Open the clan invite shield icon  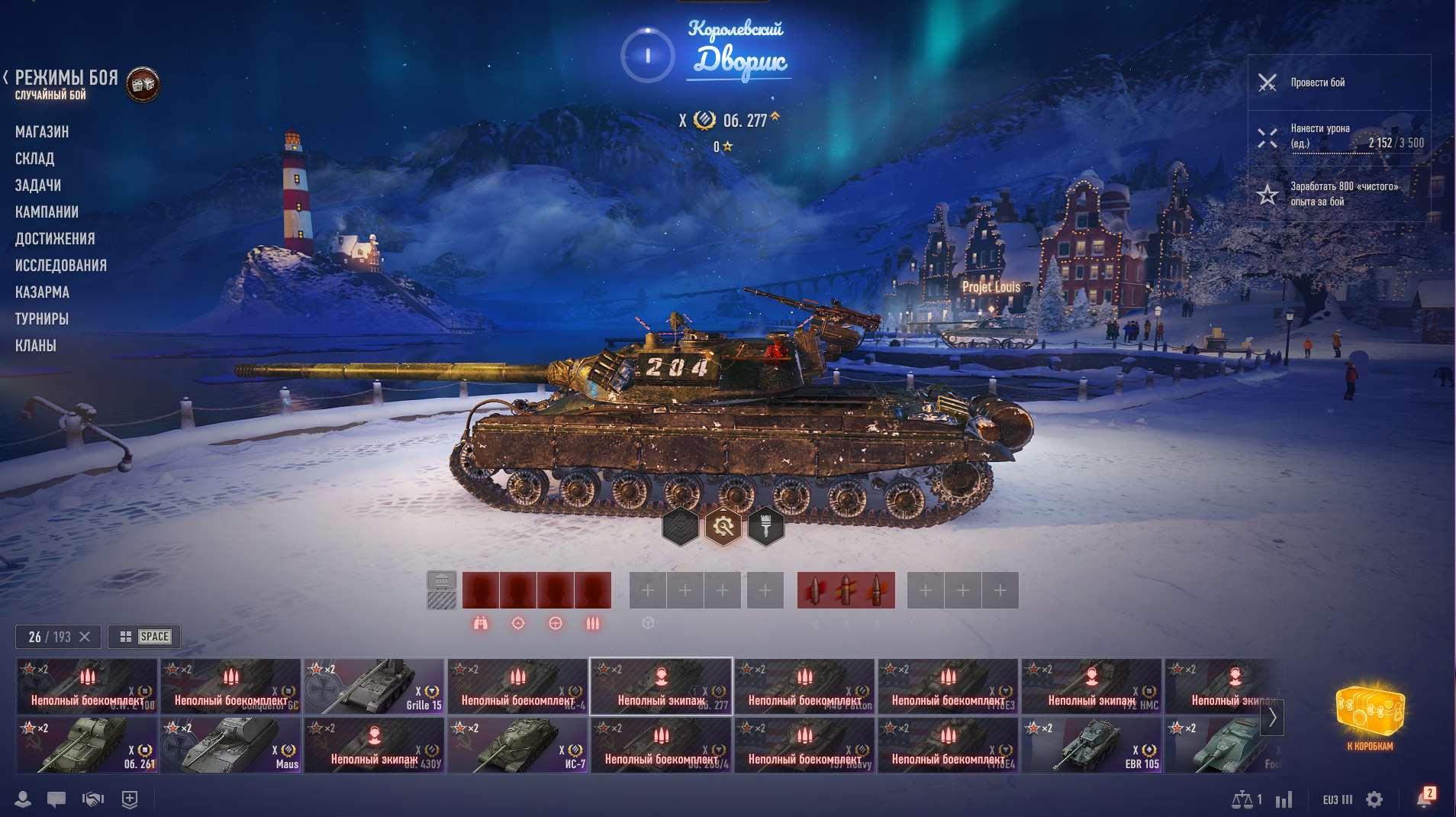(129, 799)
